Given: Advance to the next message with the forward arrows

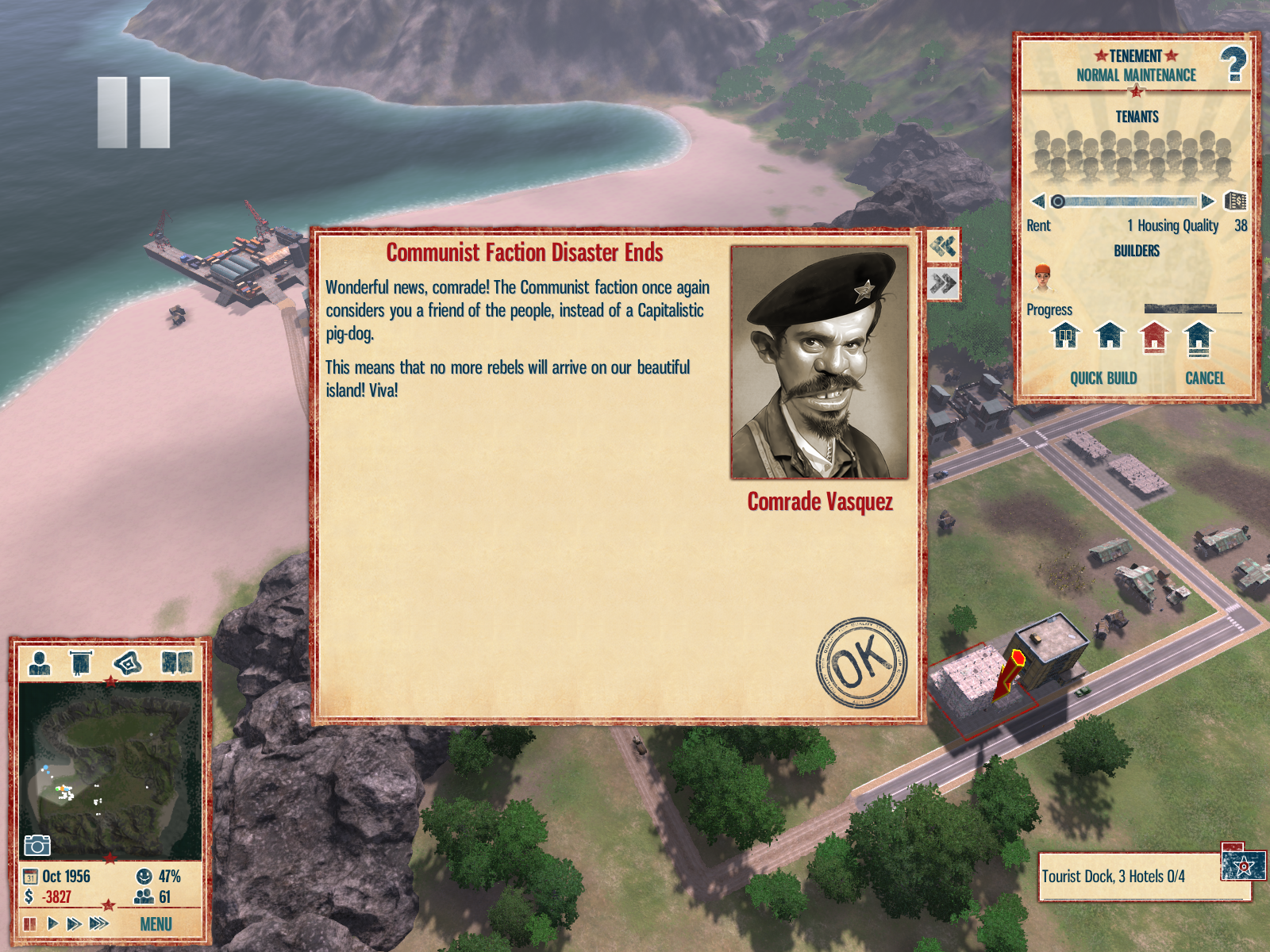Looking at the screenshot, I should click(x=943, y=283).
